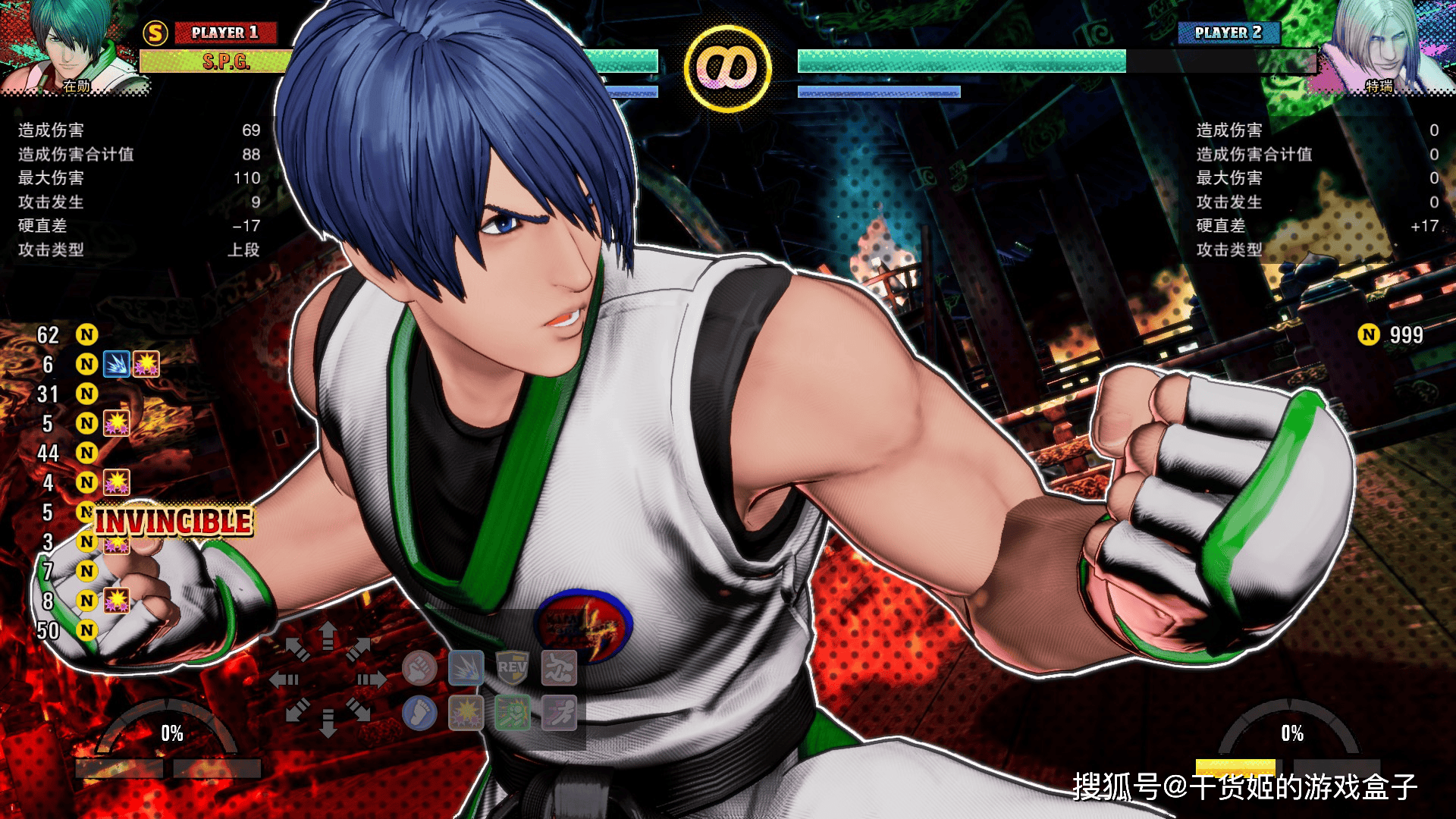
Task: Click the throw grapple icon
Action: pyautogui.click(x=559, y=668)
